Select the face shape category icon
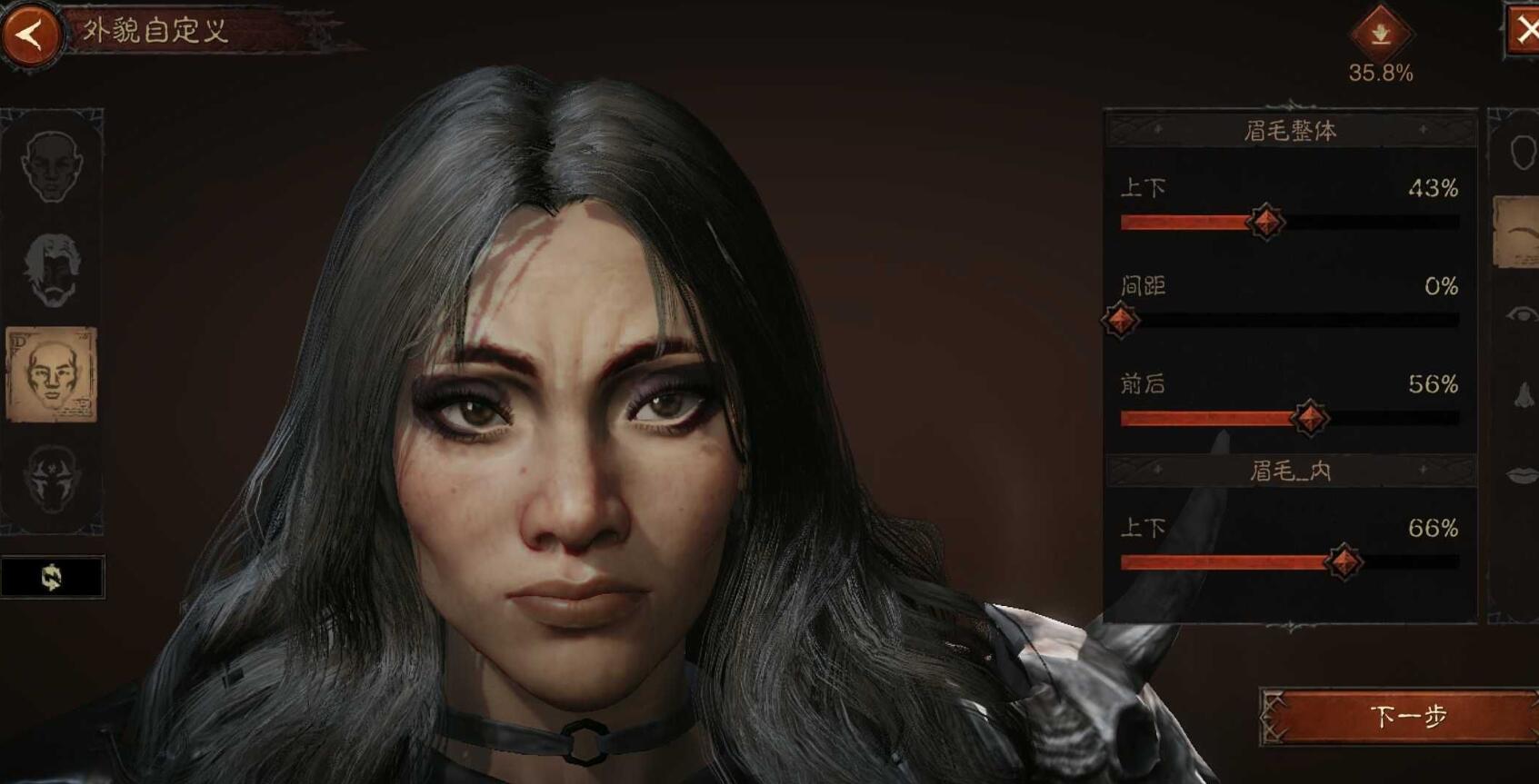Viewport: 1539px width, 784px height. click(x=1522, y=153)
